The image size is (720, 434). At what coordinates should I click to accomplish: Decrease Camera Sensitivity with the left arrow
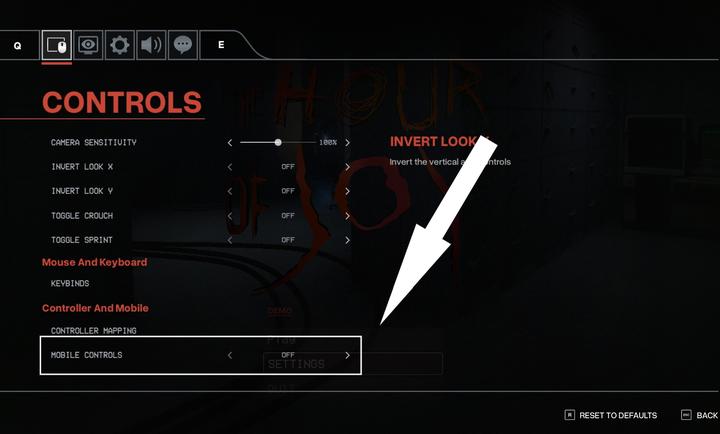(229, 142)
